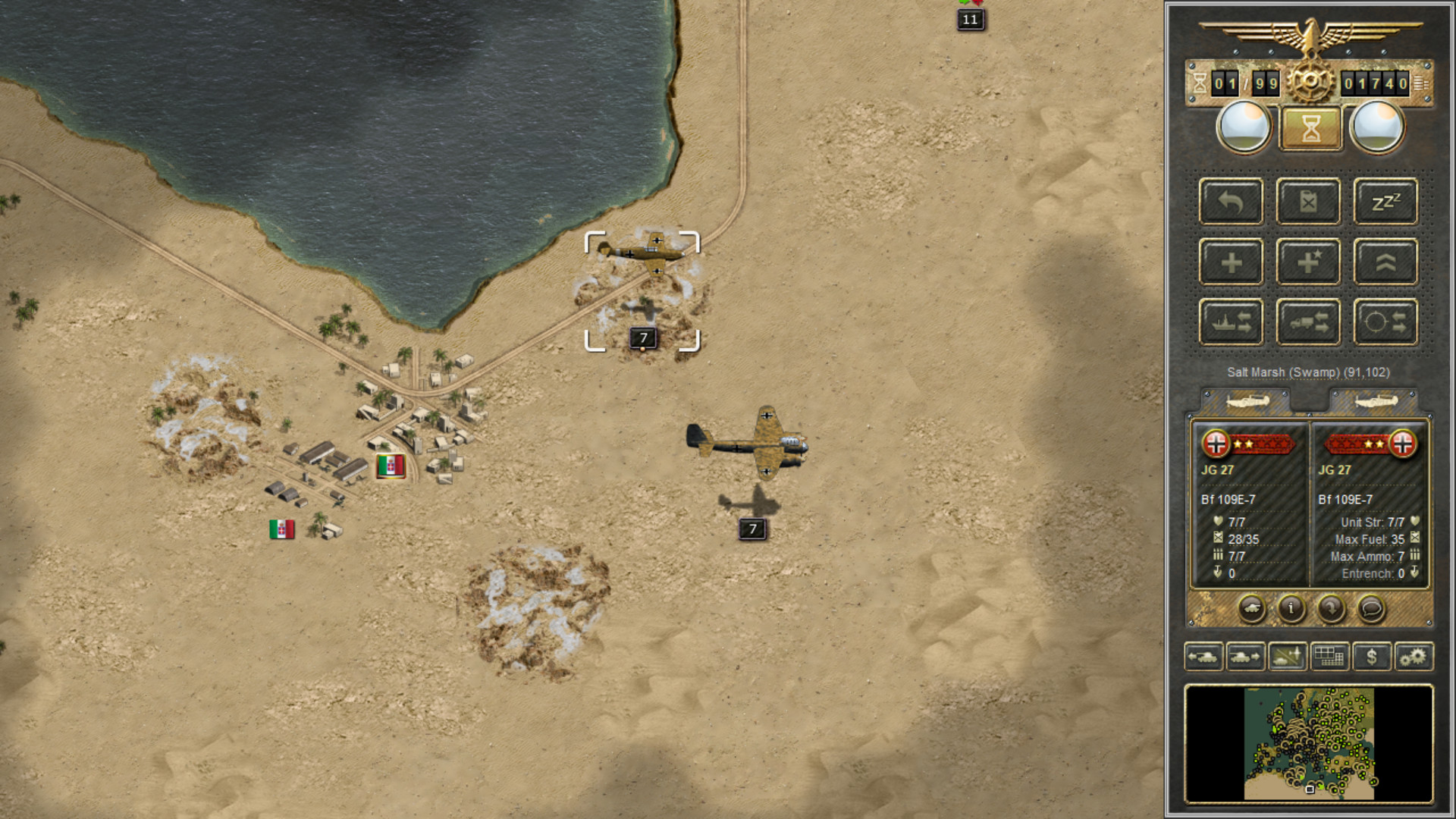This screenshot has width=1456, height=819.
Task: Click the speech bubble button
Action: pos(1370,608)
